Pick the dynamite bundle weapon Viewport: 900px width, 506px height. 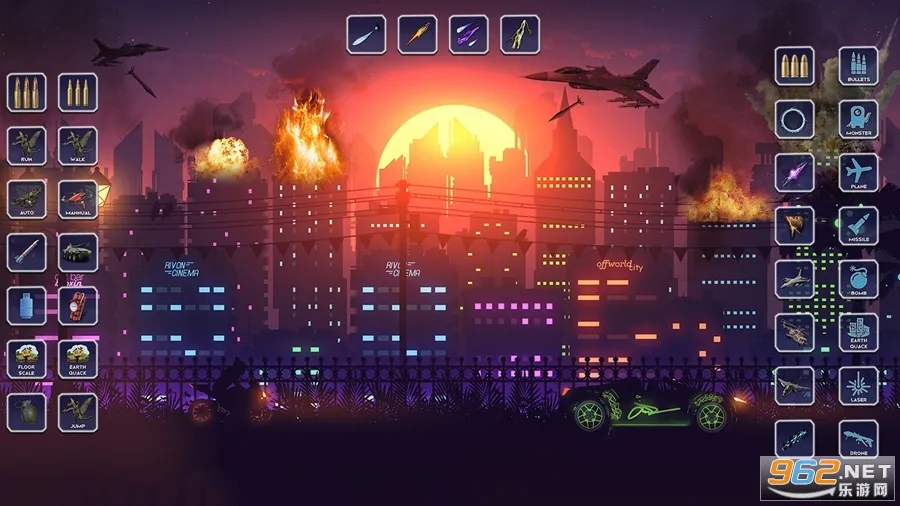point(77,306)
